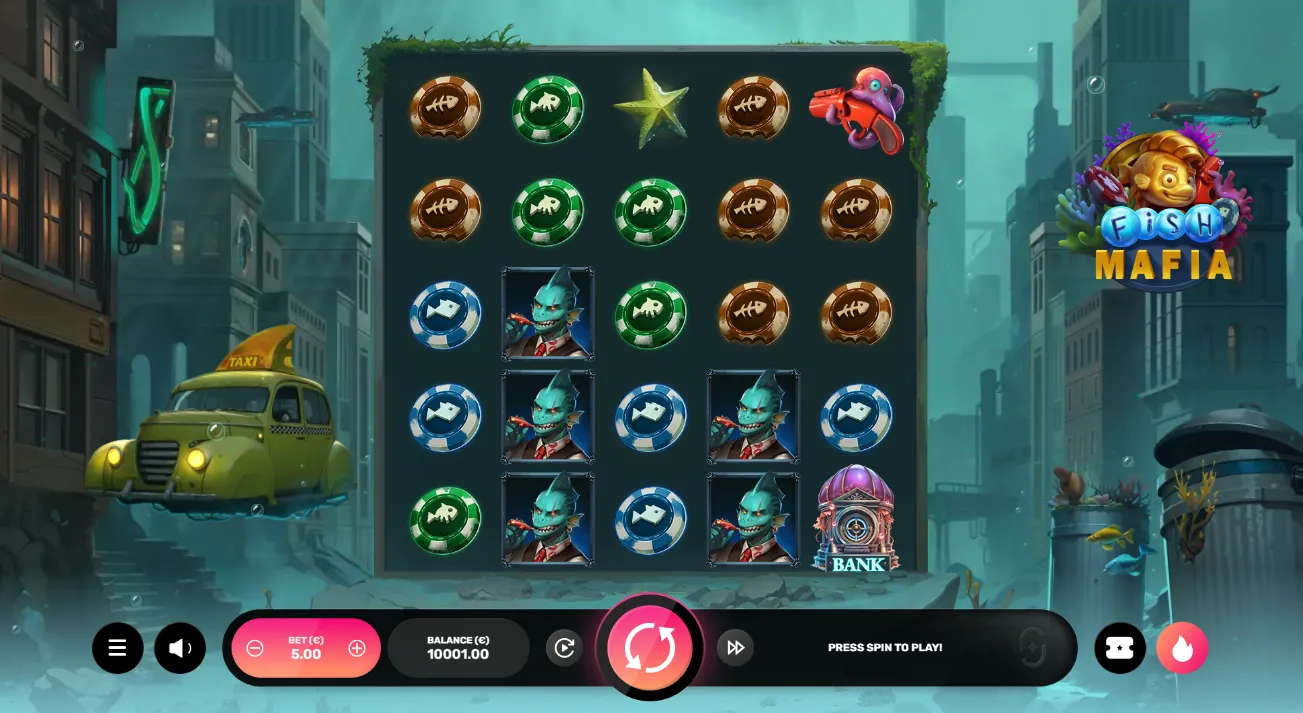Open the hamburger menu
The image size is (1303, 713).
pos(118,648)
